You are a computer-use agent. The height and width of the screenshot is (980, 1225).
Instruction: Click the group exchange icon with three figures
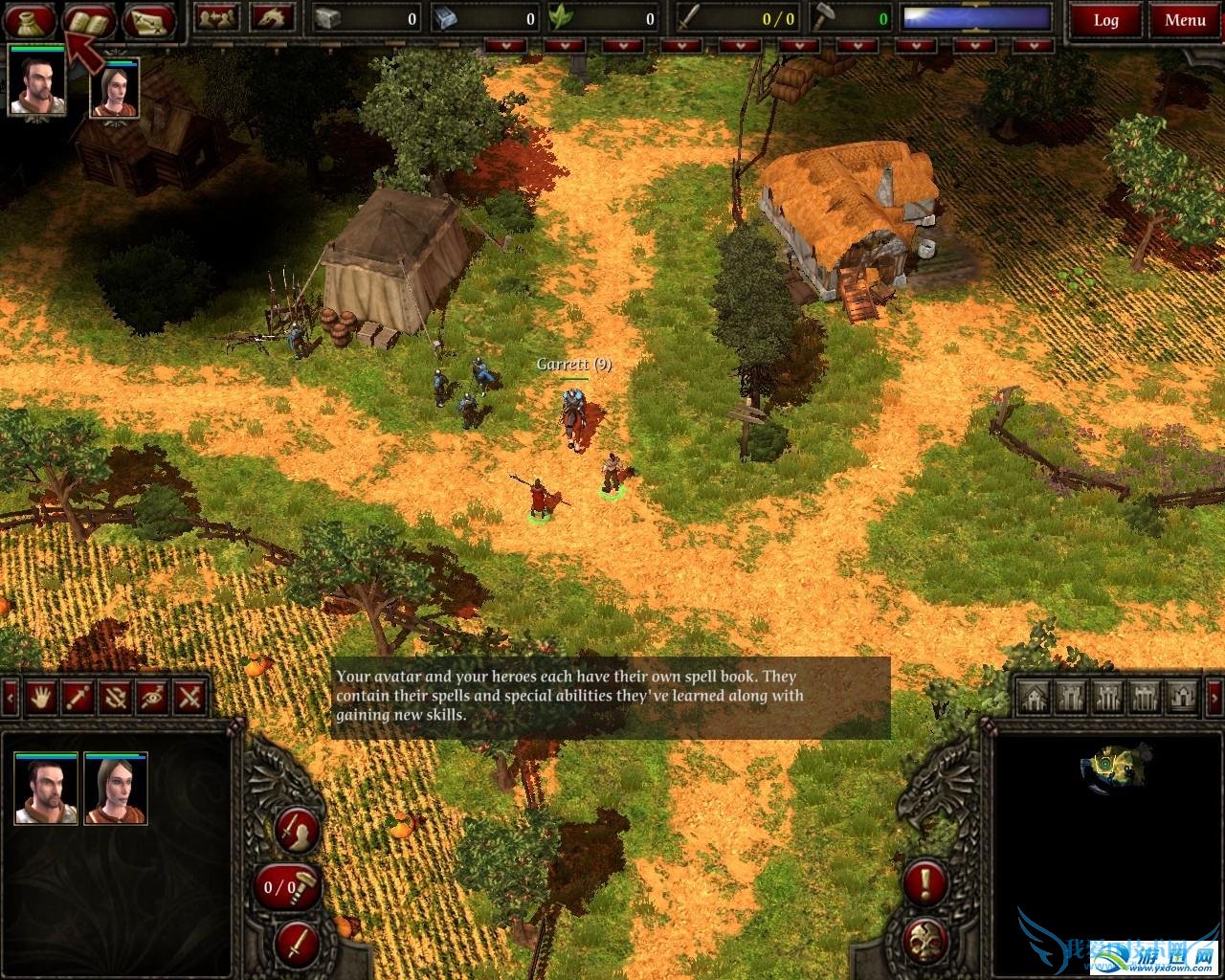[x=217, y=17]
